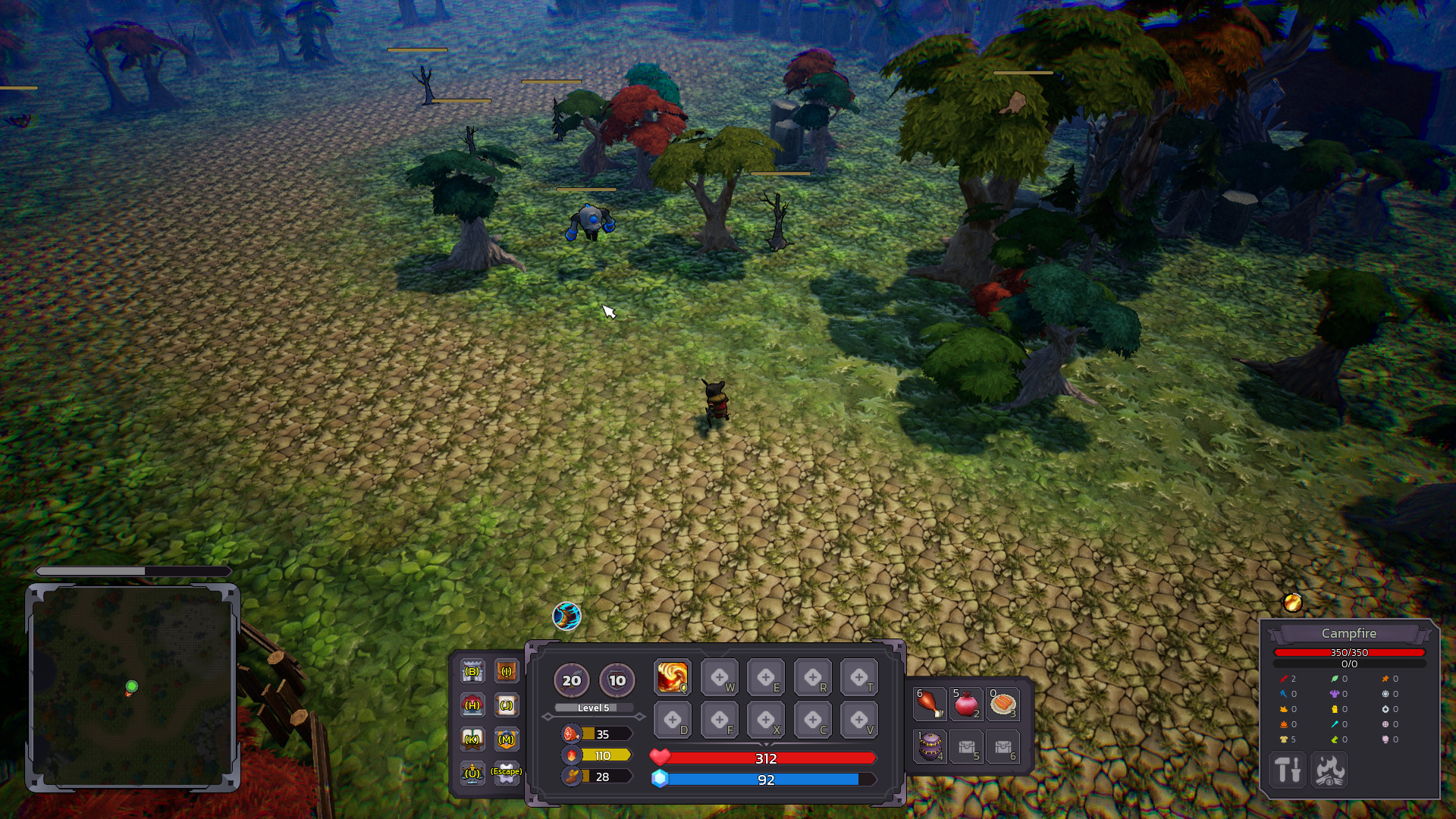The height and width of the screenshot is (819, 1456).
Task: Open the quest scroll with the (J) icon
Action: (506, 704)
